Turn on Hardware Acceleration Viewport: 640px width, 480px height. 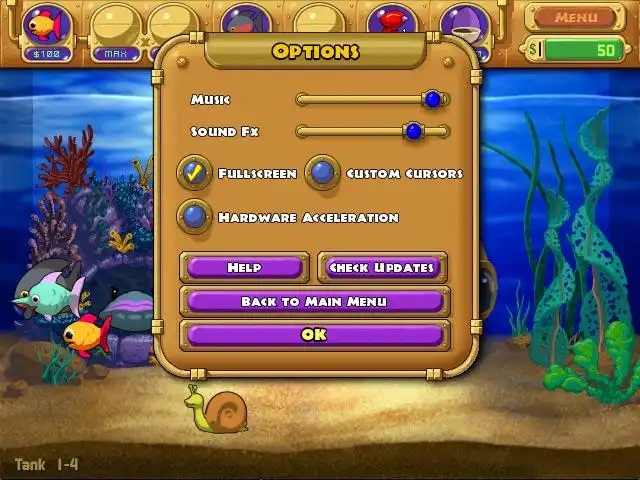[x=195, y=216]
